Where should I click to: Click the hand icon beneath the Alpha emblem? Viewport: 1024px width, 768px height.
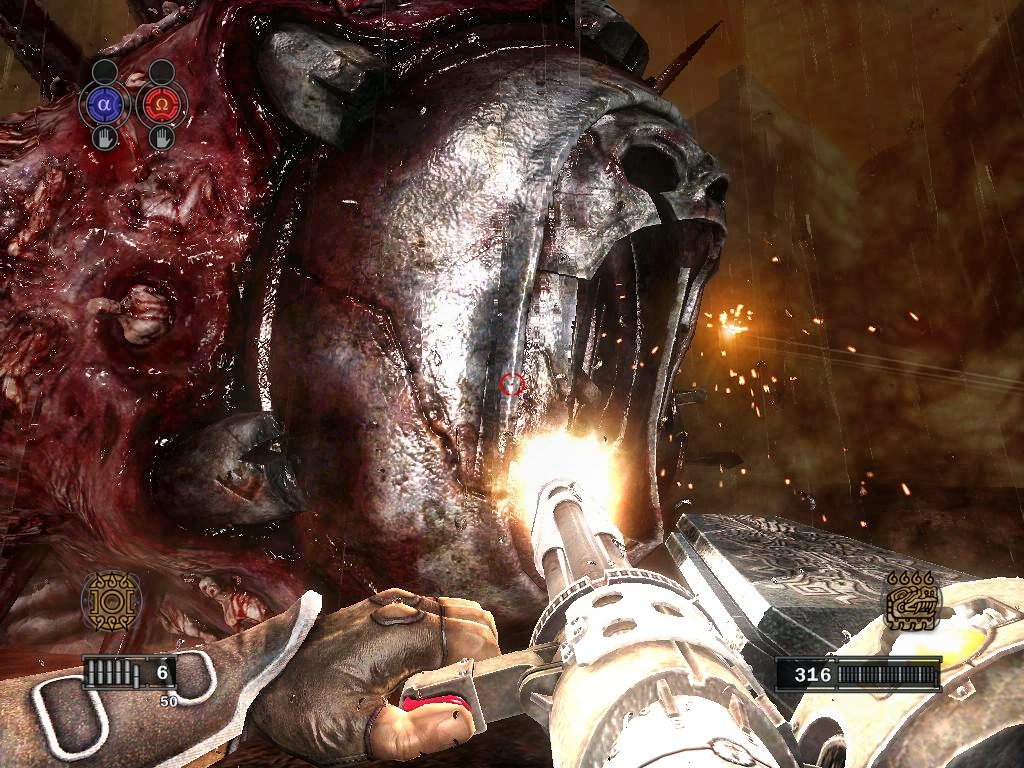(x=106, y=137)
